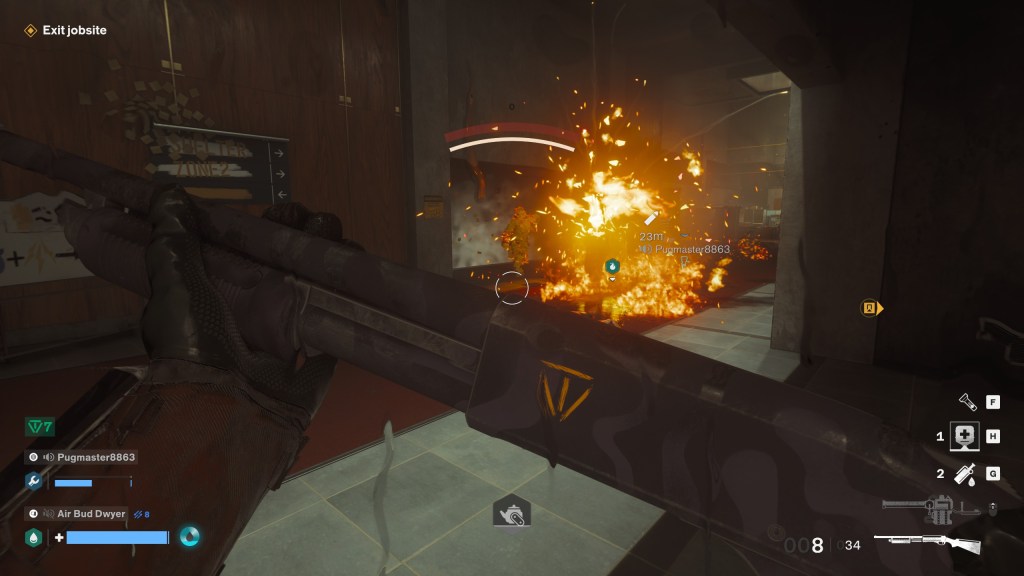This screenshot has height=576, width=1024.
Task: Switch to the shotgun weapon
Action: [x=927, y=545]
